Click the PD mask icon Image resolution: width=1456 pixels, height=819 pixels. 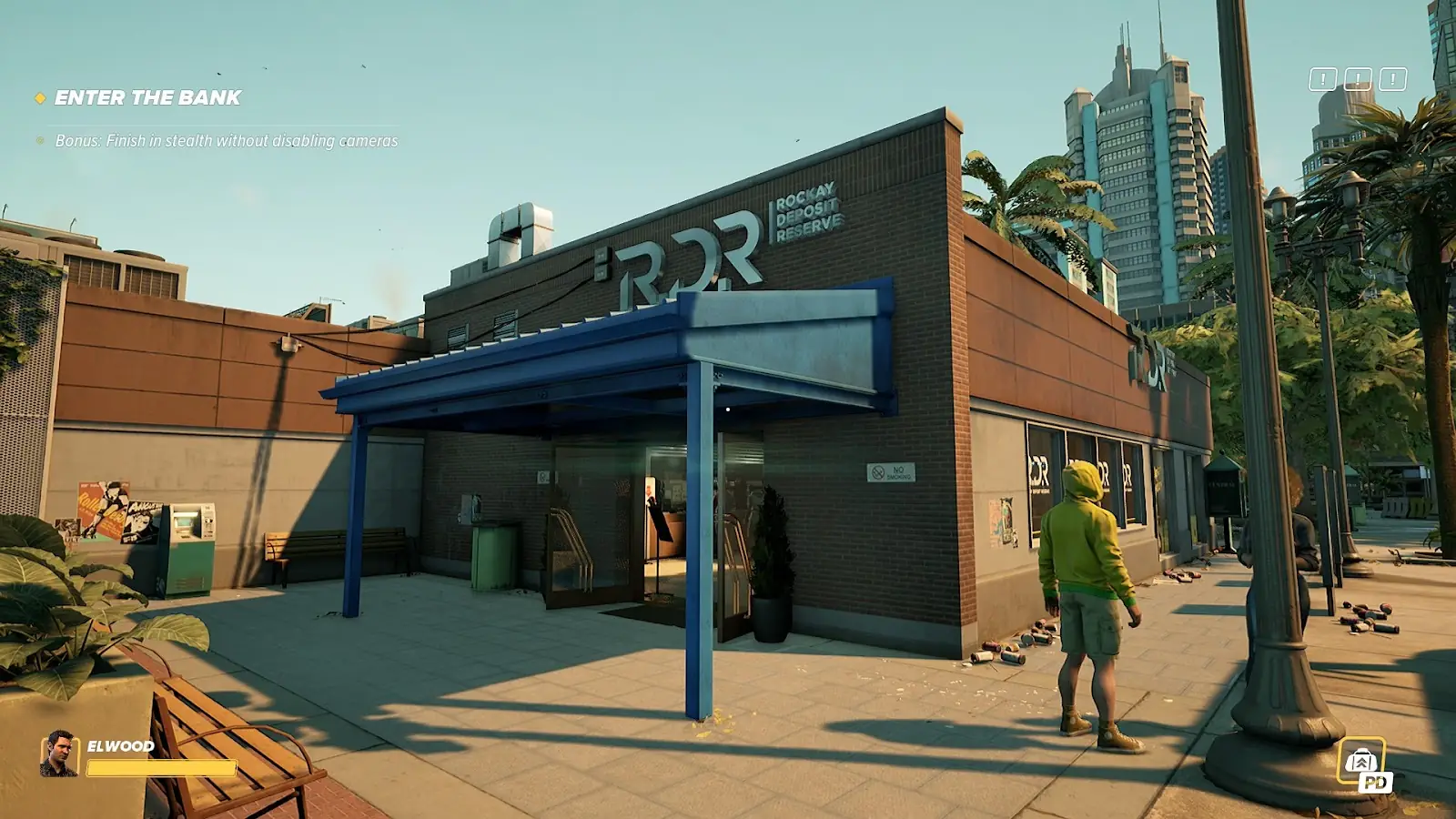click(1362, 763)
